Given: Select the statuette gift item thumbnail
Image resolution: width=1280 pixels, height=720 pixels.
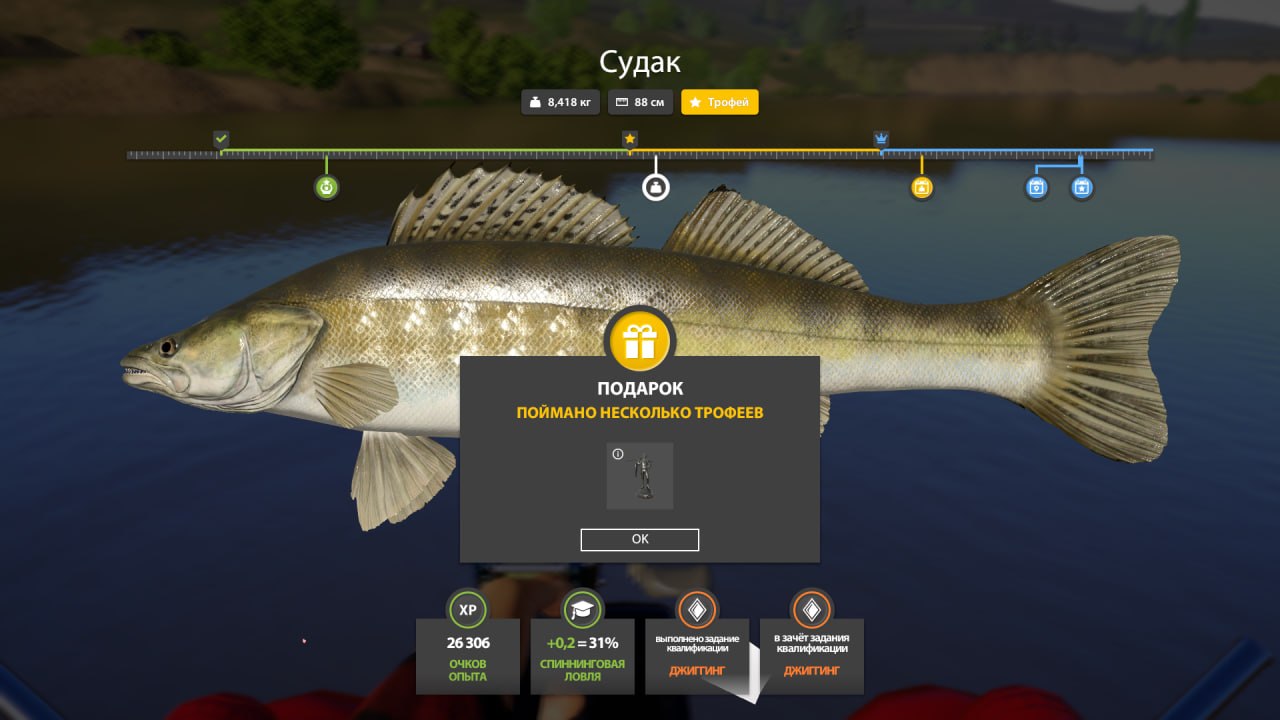Looking at the screenshot, I should [x=640, y=477].
